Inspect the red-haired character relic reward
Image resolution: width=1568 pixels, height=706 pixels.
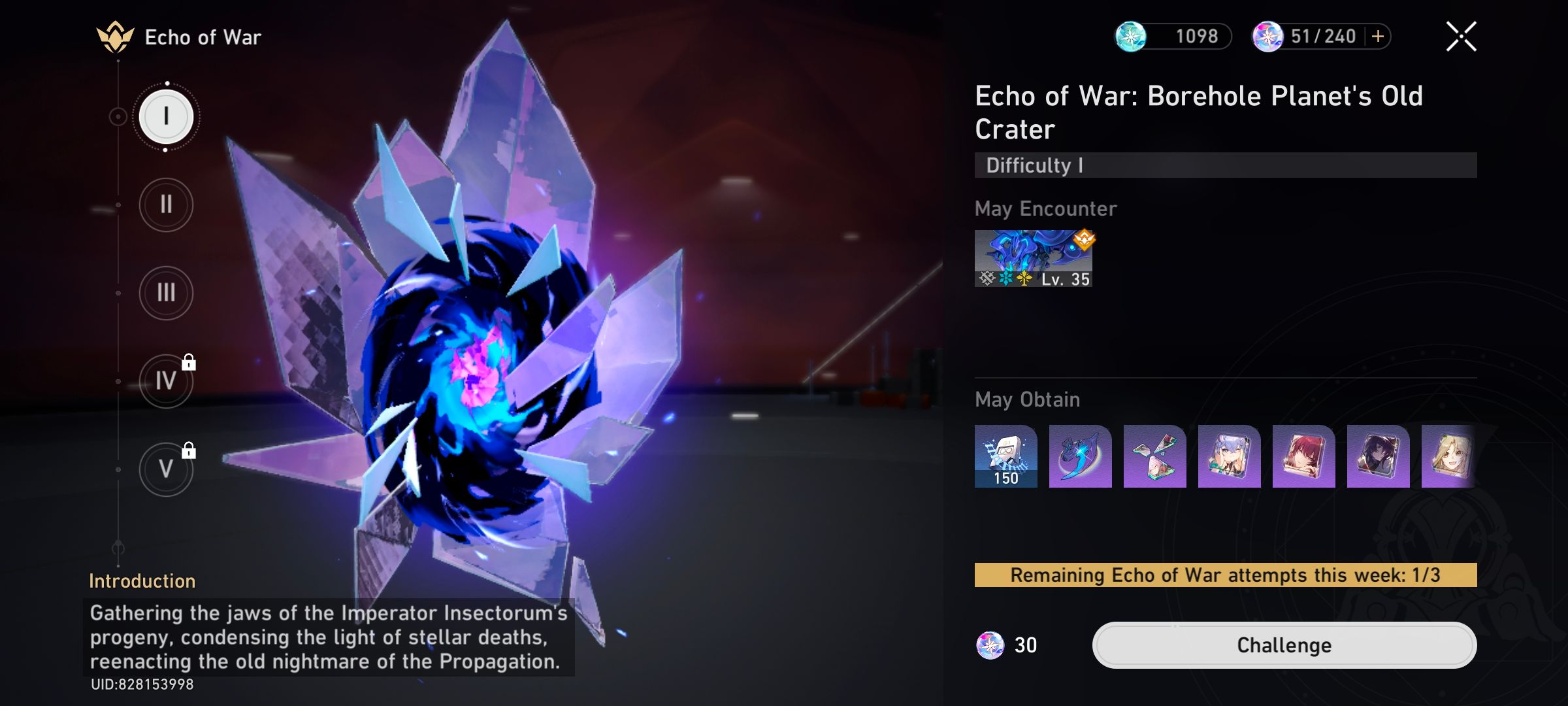1302,456
